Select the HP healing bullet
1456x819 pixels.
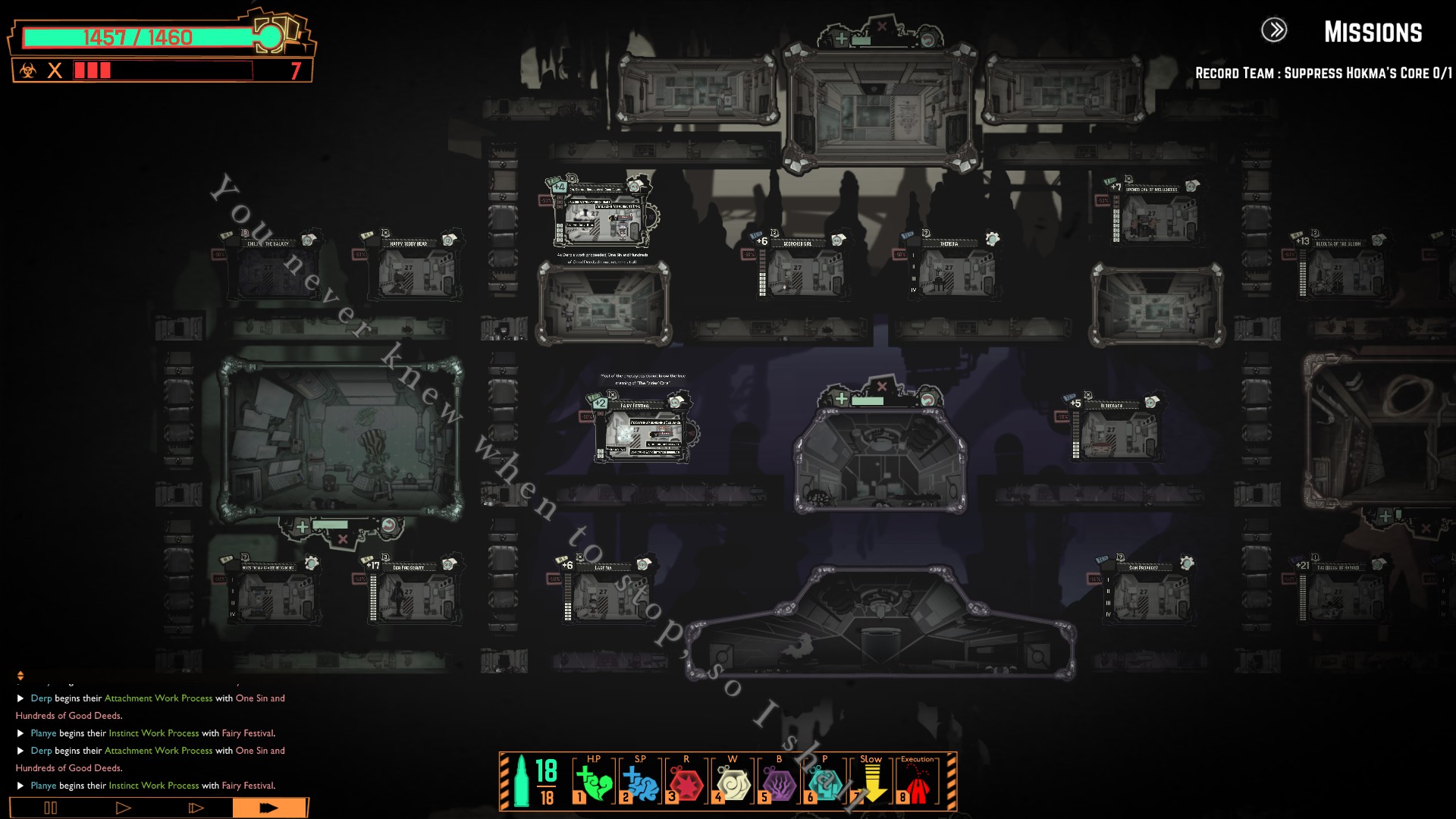[x=594, y=783]
